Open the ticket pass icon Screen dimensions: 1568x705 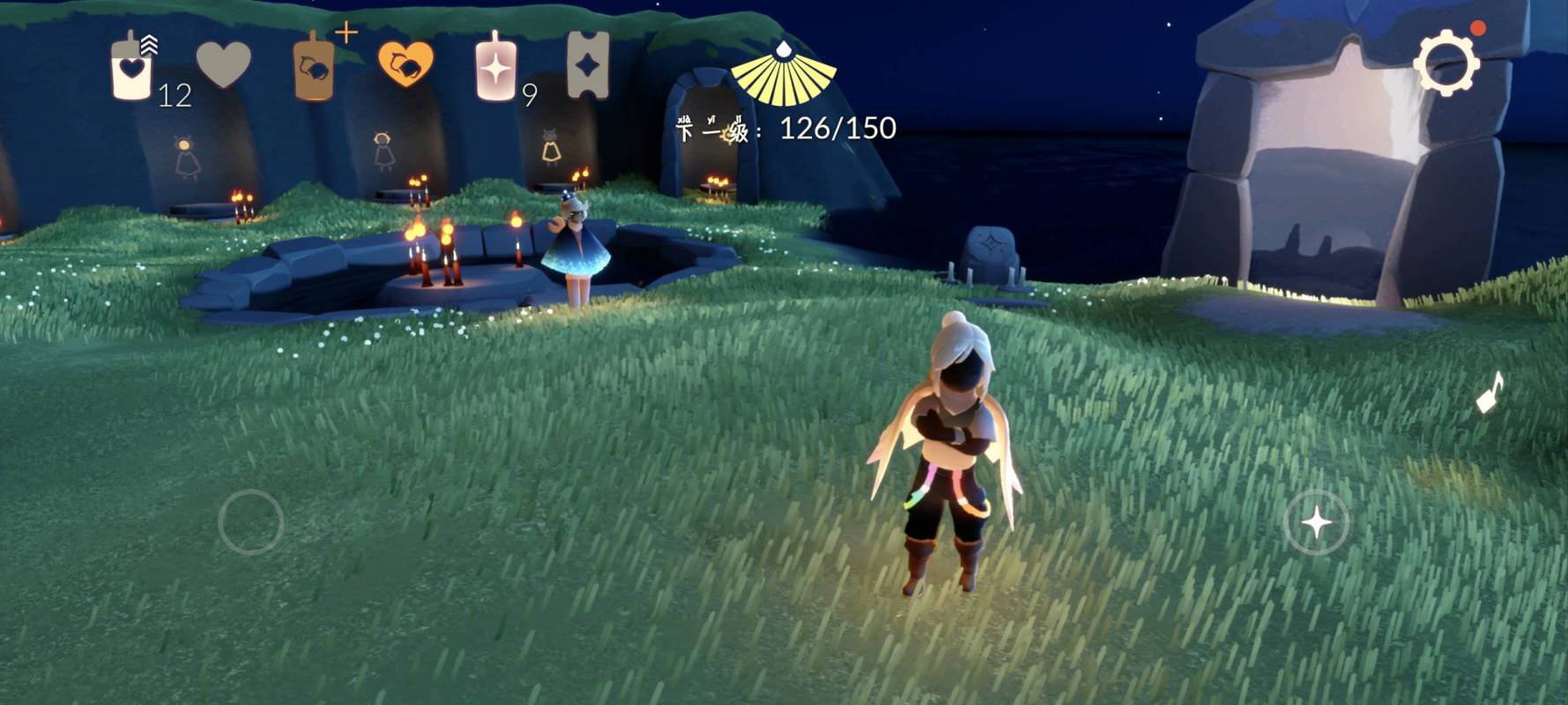[x=588, y=63]
